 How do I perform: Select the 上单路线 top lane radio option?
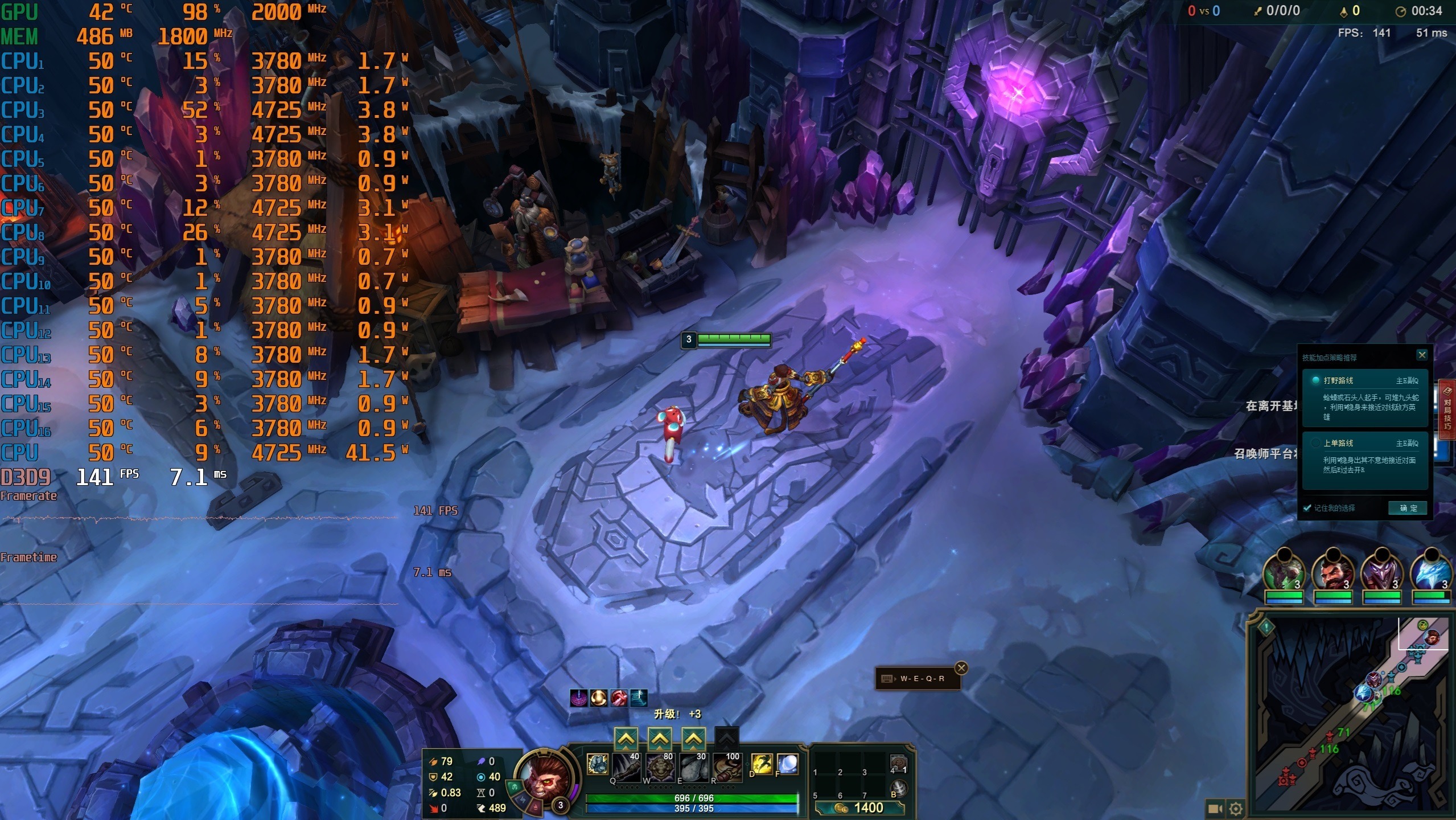coord(1339,444)
